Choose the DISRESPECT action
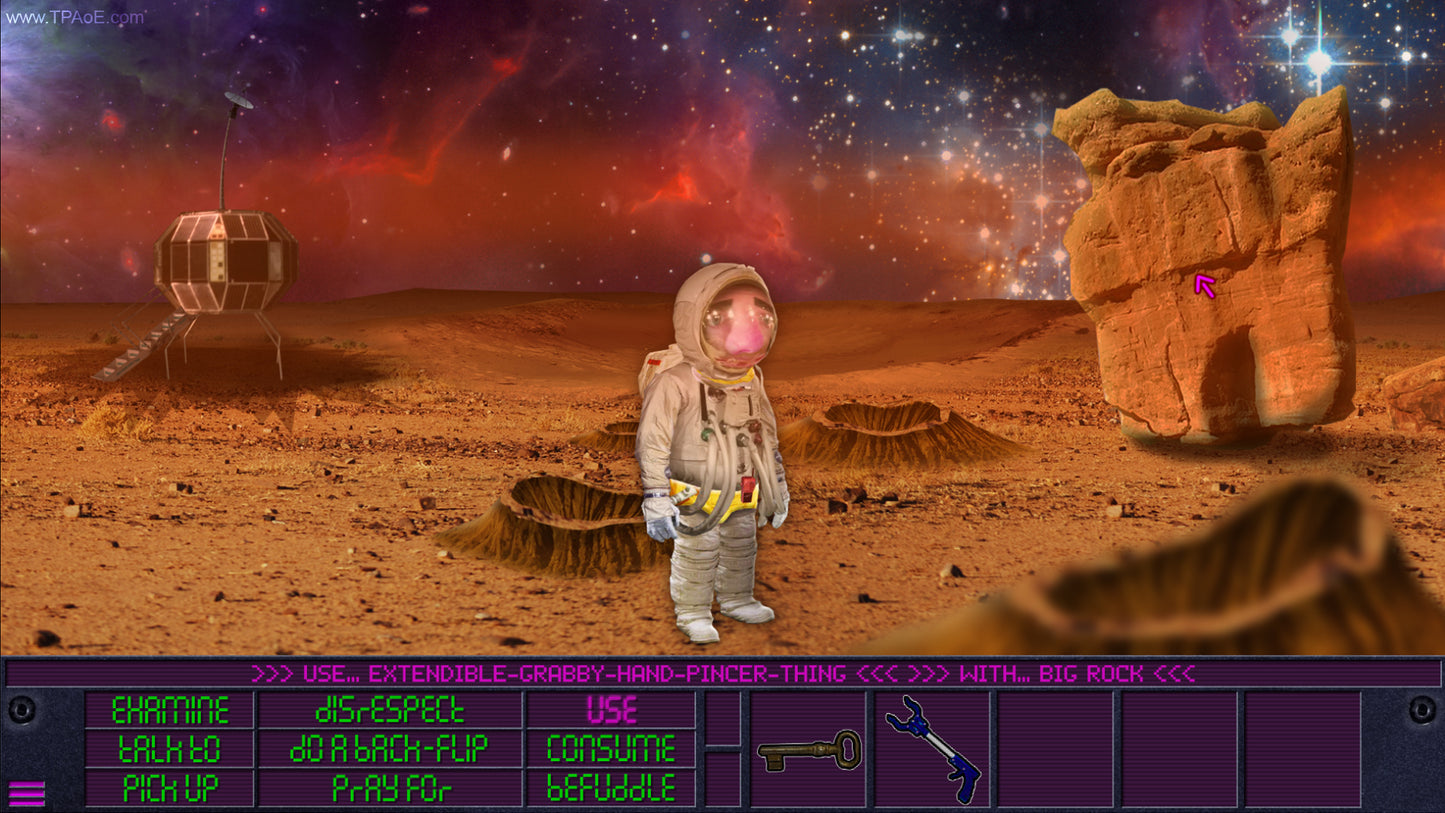Image resolution: width=1445 pixels, height=813 pixels. pos(390,711)
